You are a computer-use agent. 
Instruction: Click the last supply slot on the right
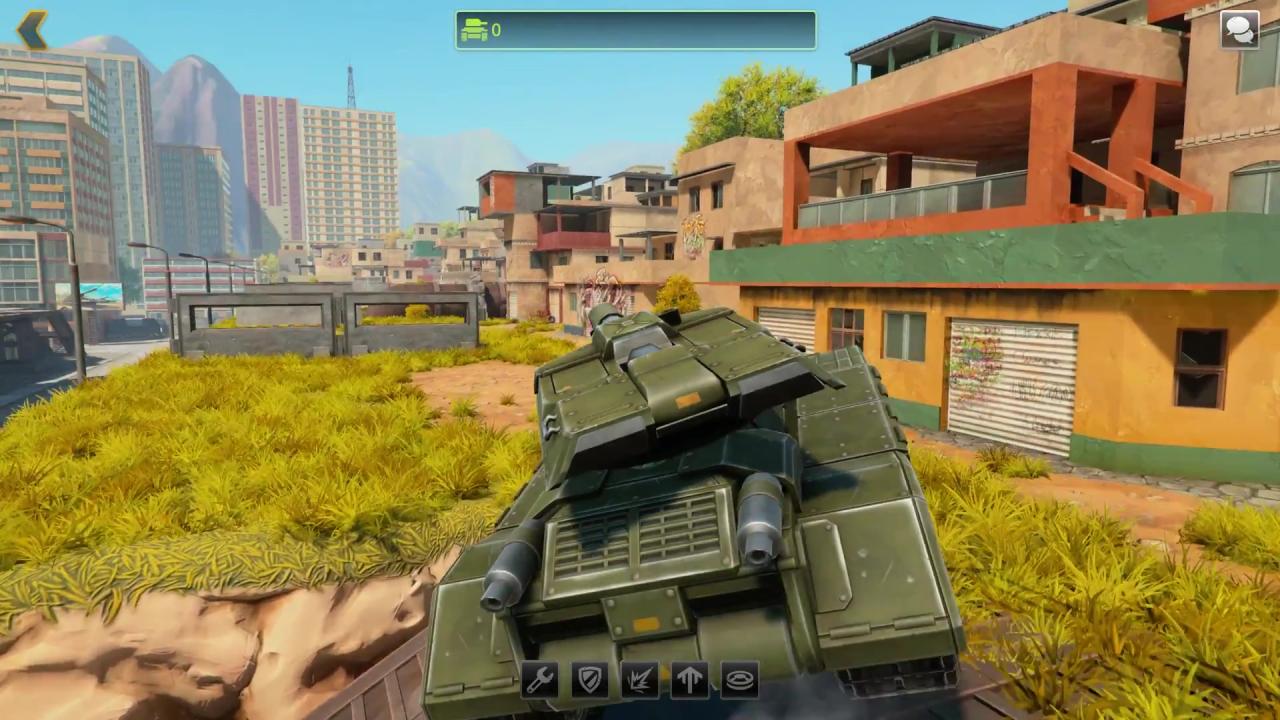(x=739, y=681)
